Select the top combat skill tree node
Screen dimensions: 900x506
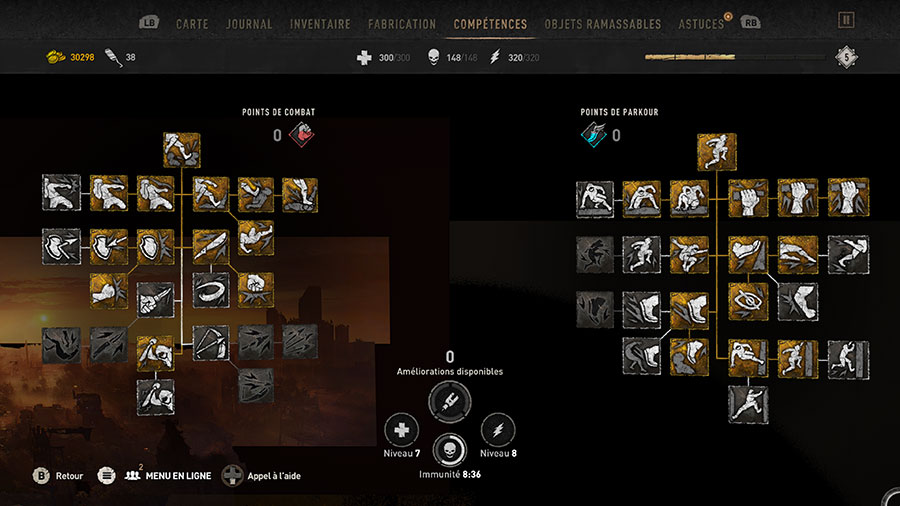click(x=182, y=150)
